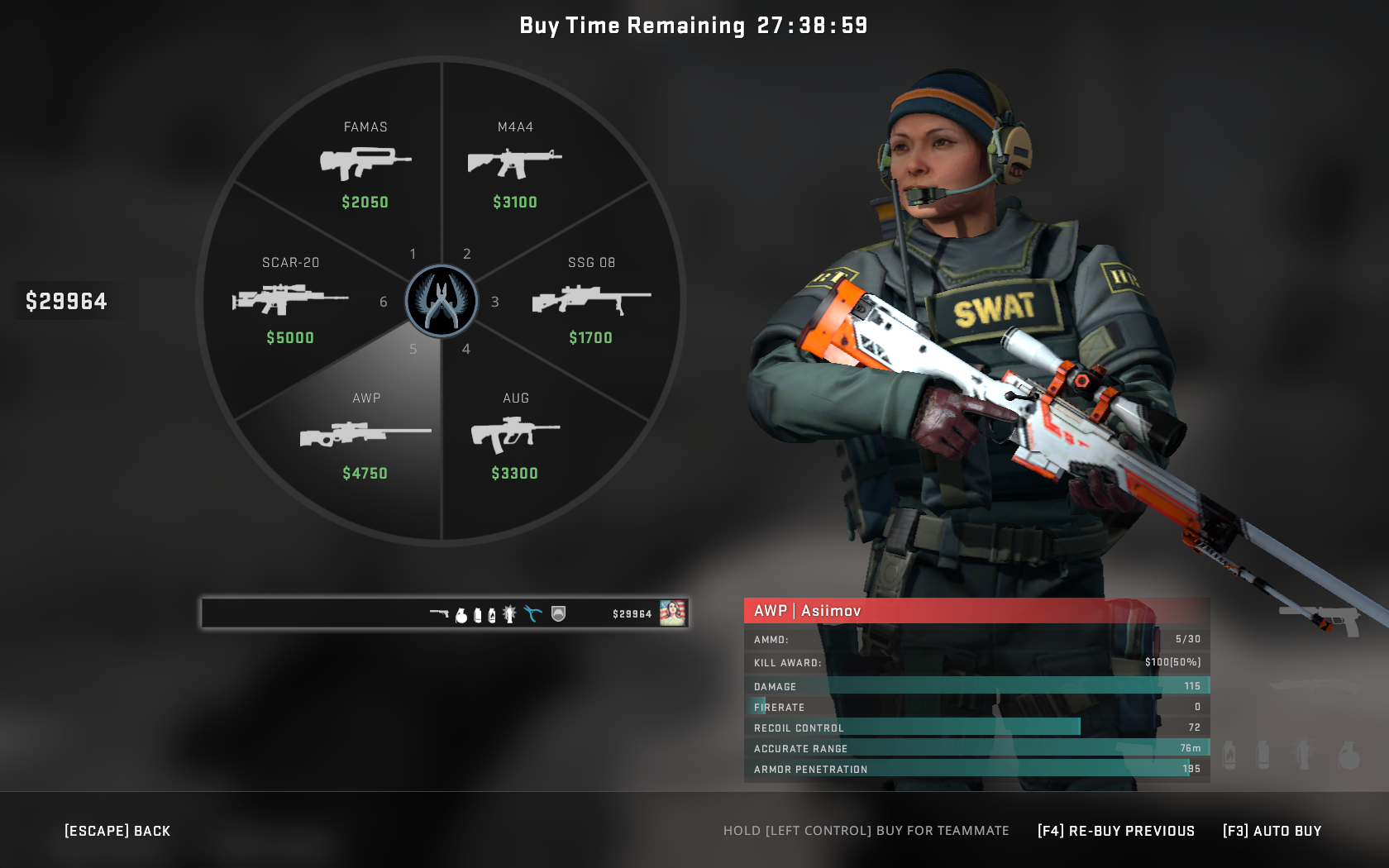Click the player avatar portrait in inventory bar
Viewport: 1389px width, 868px height.
673,613
